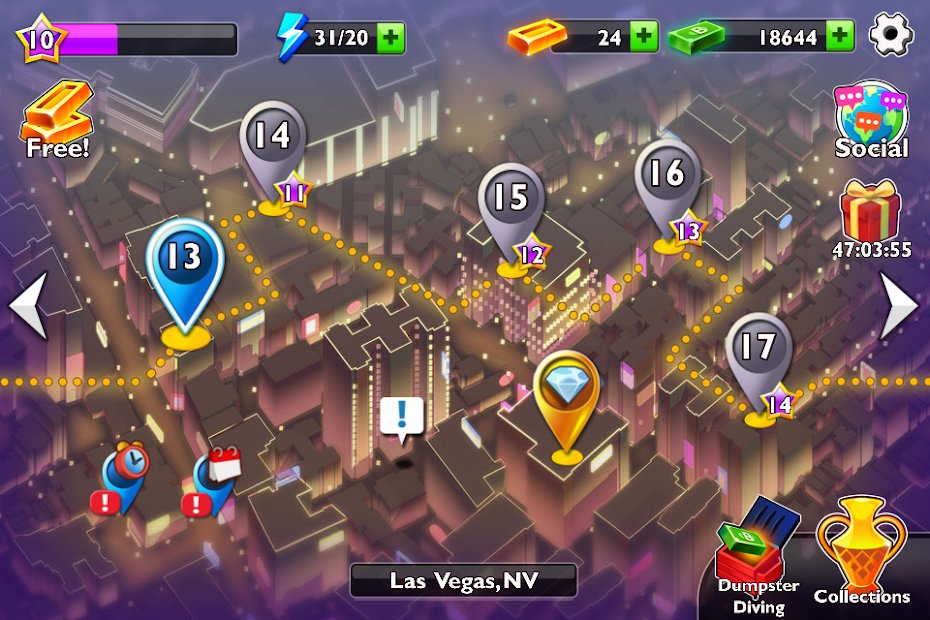
Task: Select level 13 blue map pin
Action: pyautogui.click(x=185, y=265)
